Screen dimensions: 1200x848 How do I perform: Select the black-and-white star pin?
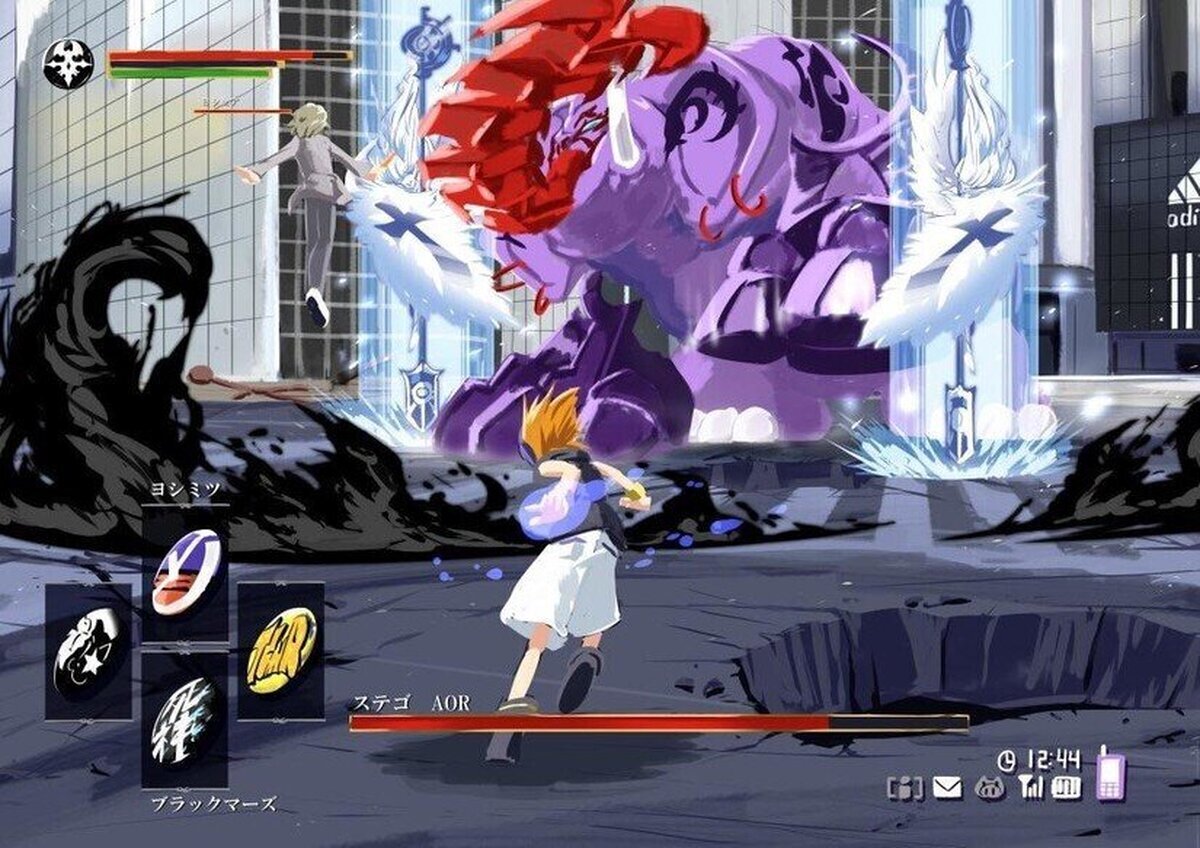pyautogui.click(x=88, y=651)
